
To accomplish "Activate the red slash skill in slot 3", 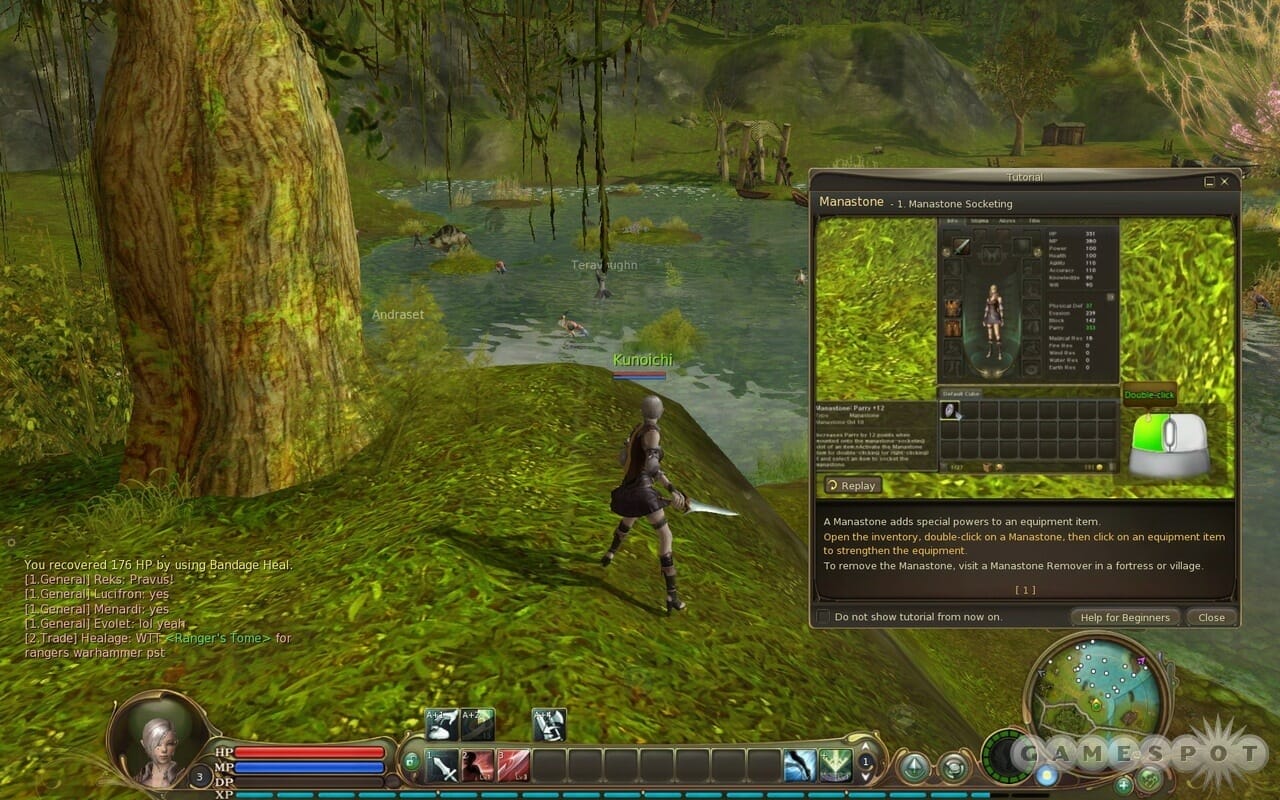I will pyautogui.click(x=514, y=765).
